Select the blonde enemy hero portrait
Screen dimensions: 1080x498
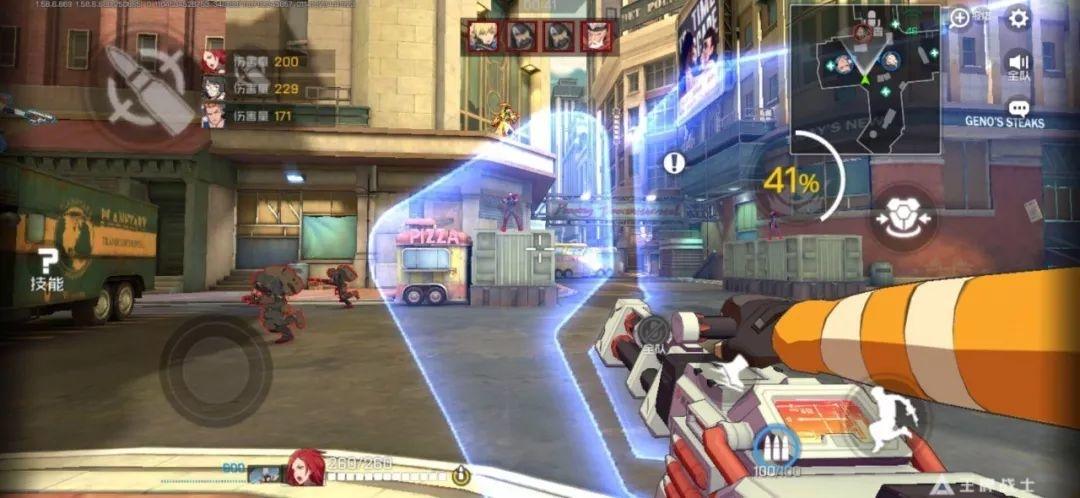tap(484, 36)
